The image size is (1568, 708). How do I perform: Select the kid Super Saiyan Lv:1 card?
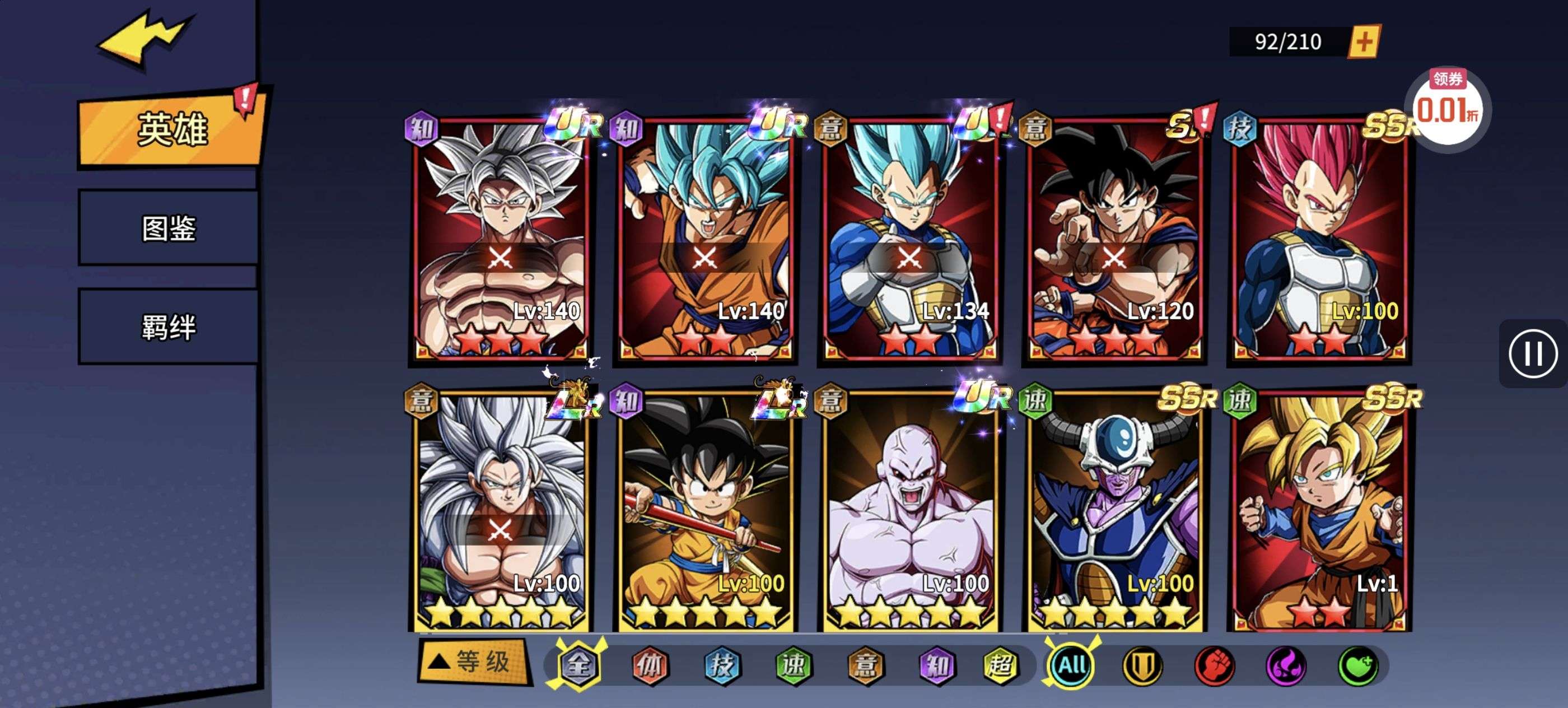click(1318, 510)
